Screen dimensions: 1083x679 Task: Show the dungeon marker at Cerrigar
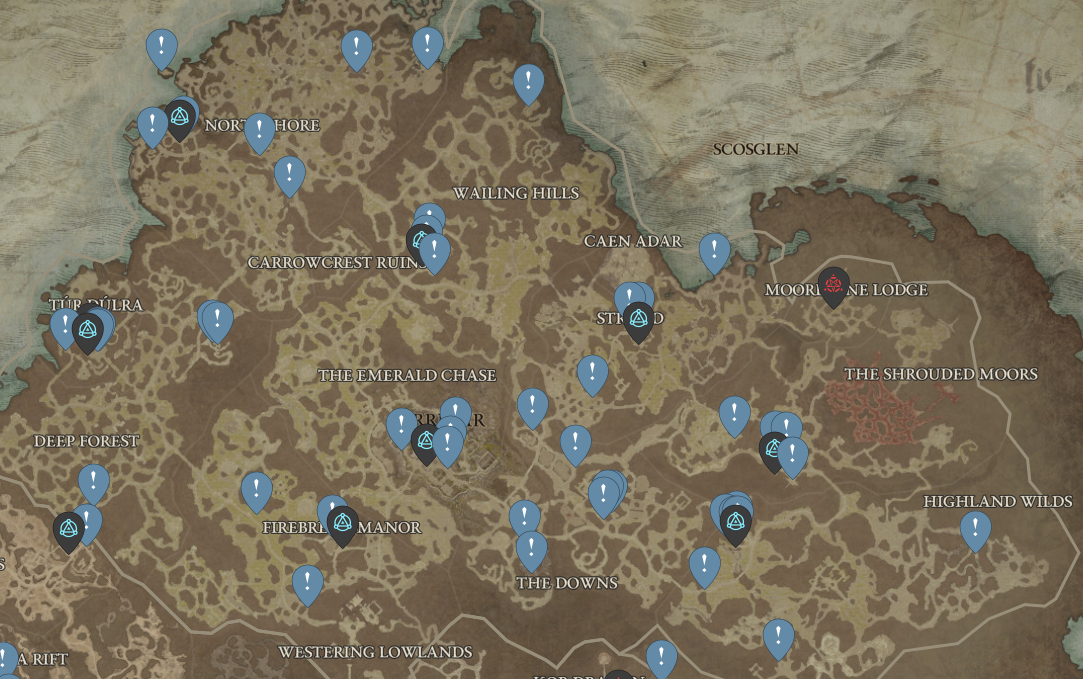[427, 441]
